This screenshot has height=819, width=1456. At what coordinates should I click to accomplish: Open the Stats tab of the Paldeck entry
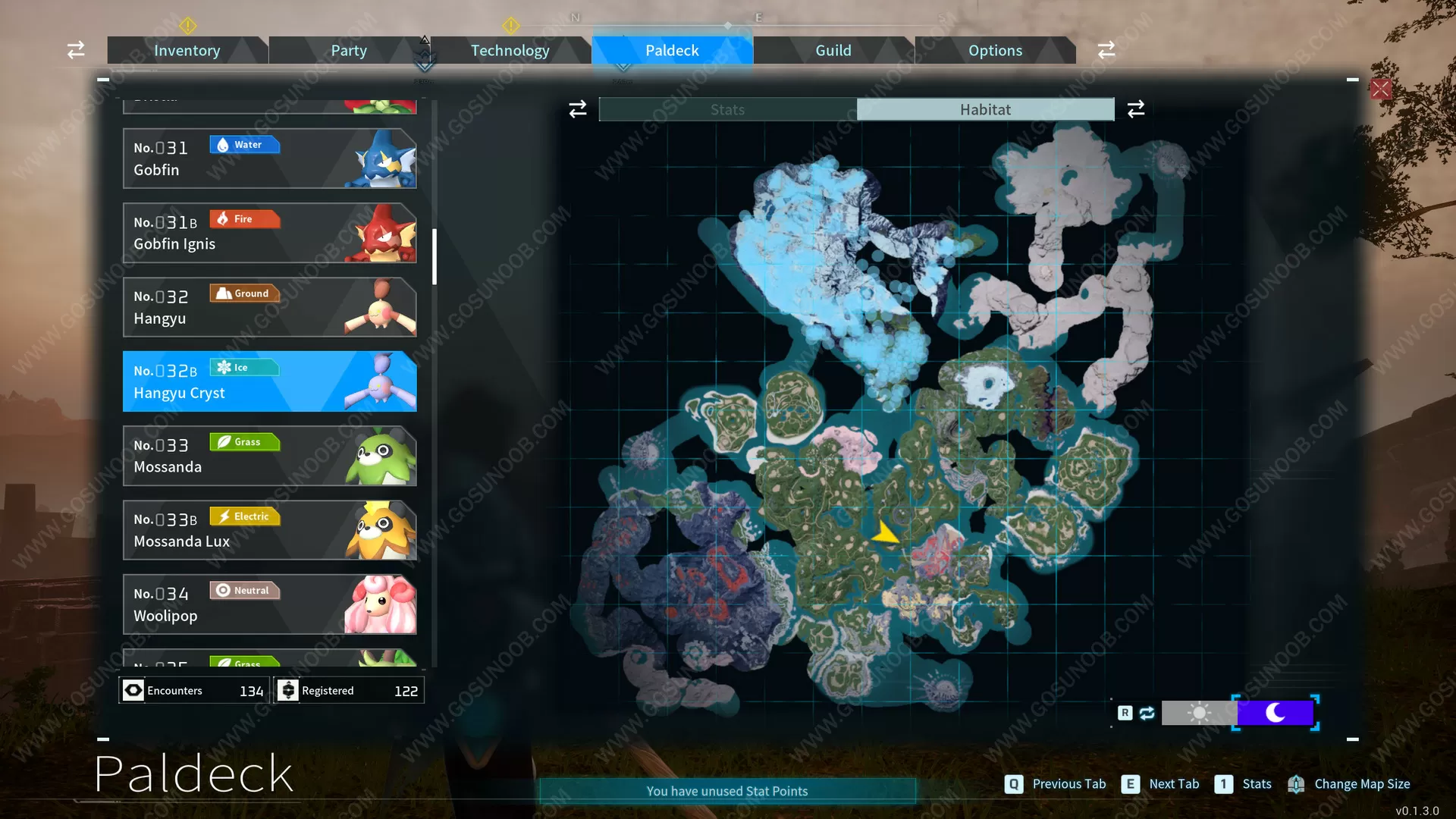726,108
